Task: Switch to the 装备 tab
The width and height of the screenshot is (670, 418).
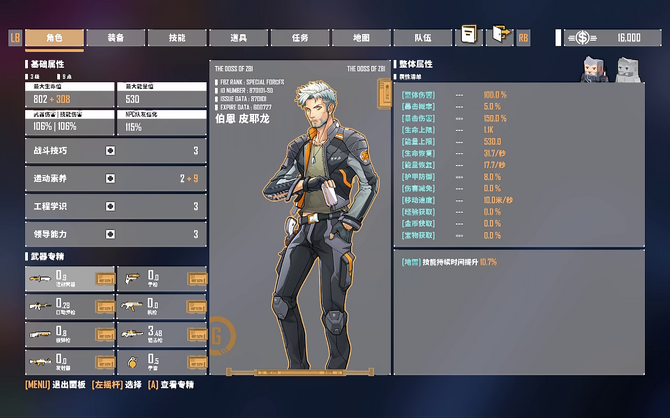Action: tap(116, 37)
